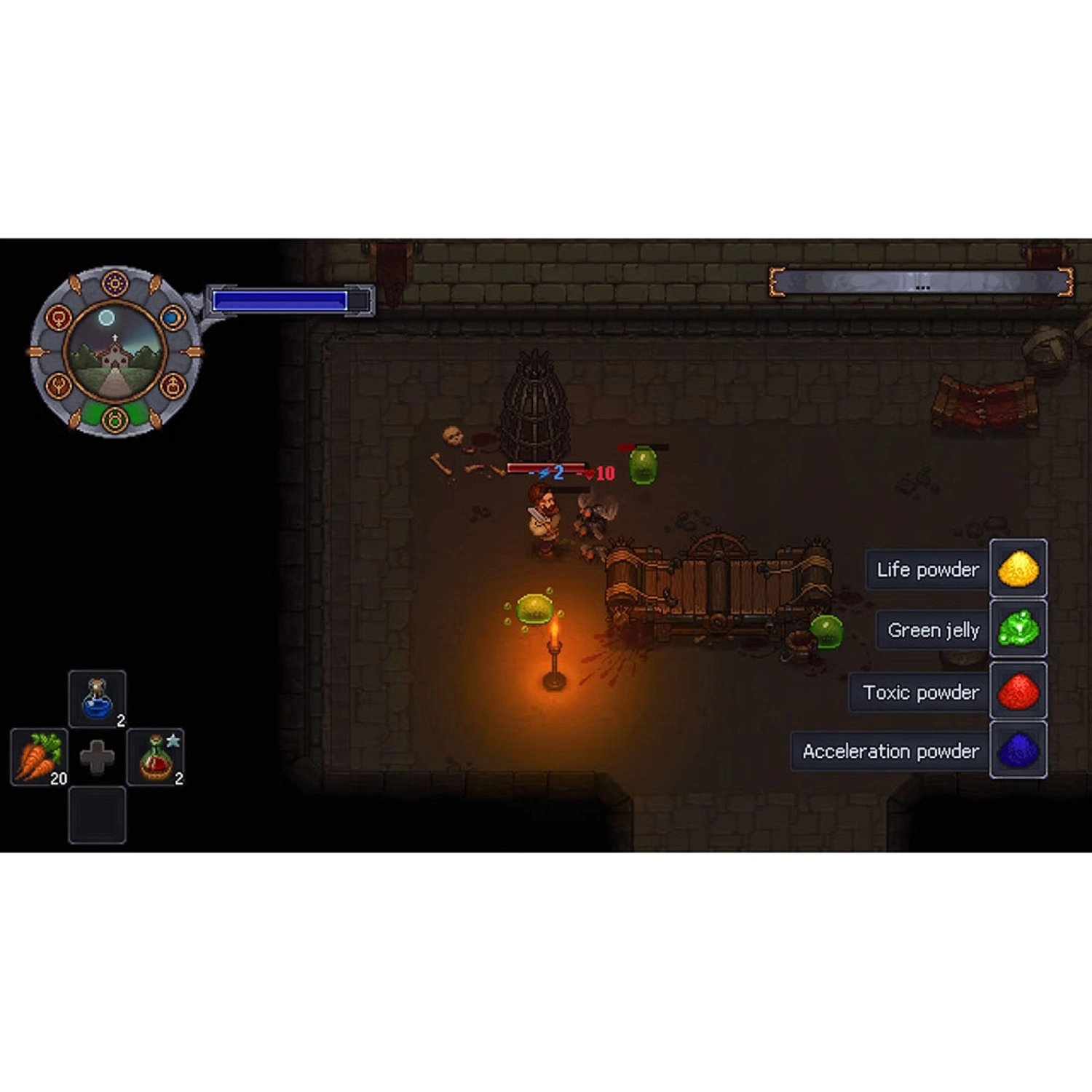Expand the circular day-night clock view
1092x1092 pixels.
115,353
